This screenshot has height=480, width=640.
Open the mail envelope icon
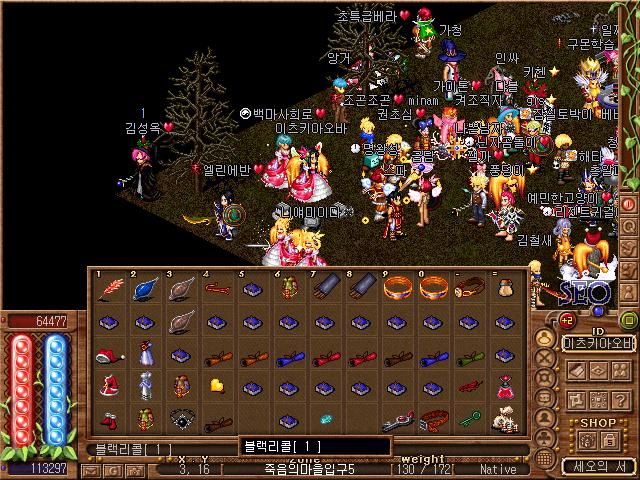click(91, 469)
